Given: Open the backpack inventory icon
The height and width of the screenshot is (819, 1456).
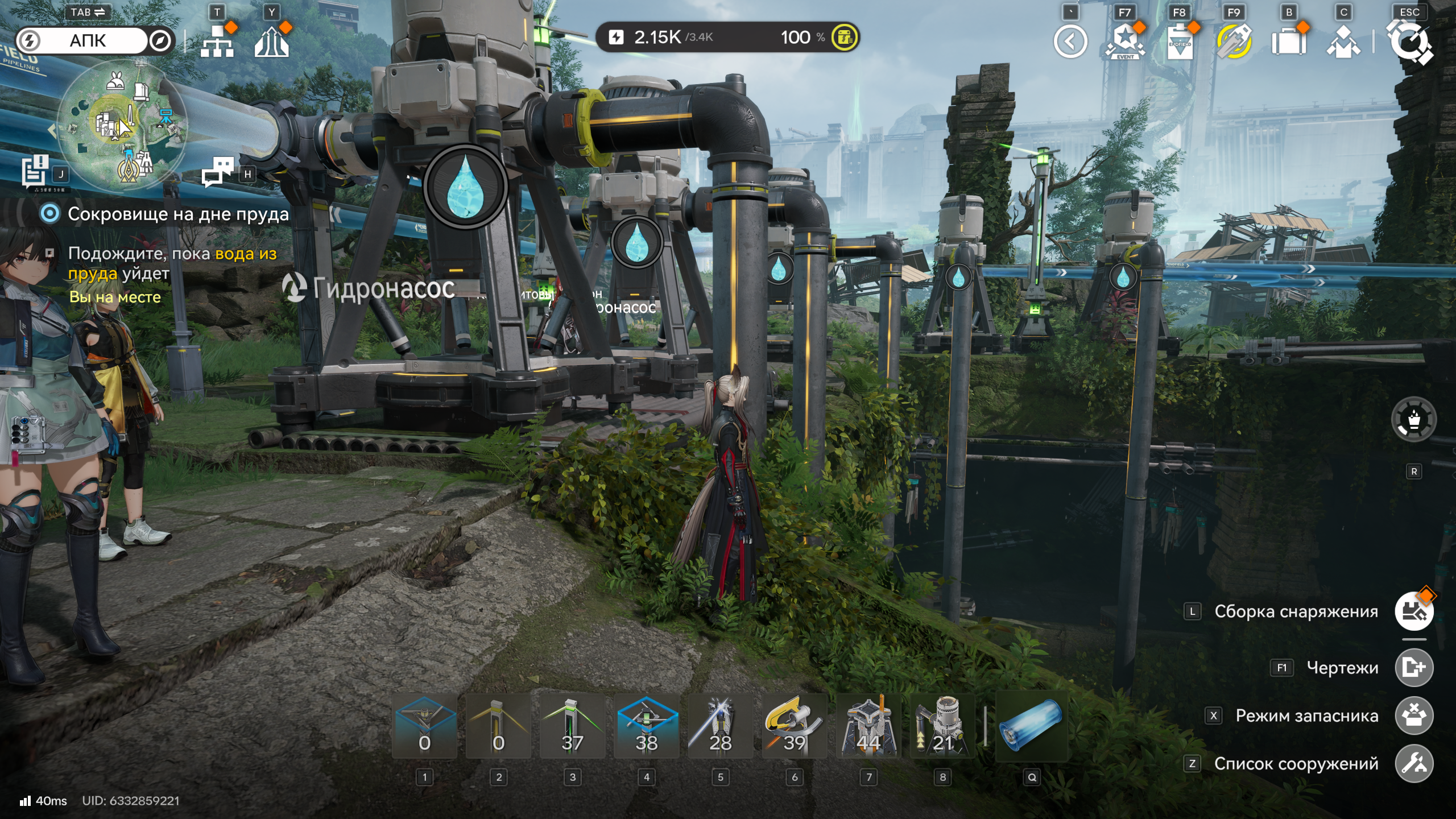Looking at the screenshot, I should [x=1288, y=42].
